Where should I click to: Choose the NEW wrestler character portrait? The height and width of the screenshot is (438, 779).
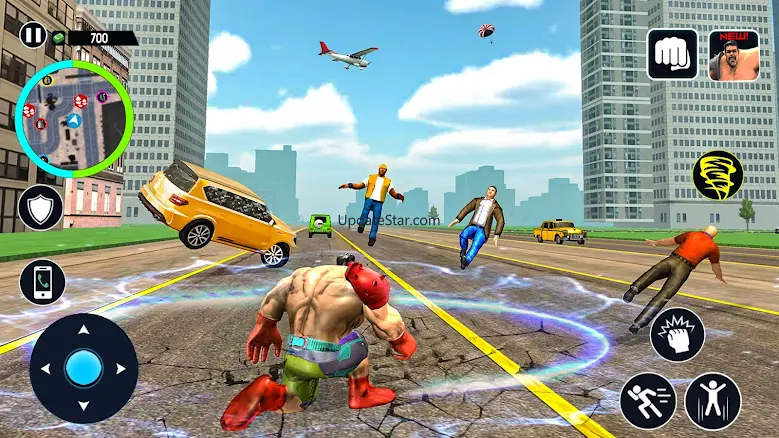coord(734,54)
